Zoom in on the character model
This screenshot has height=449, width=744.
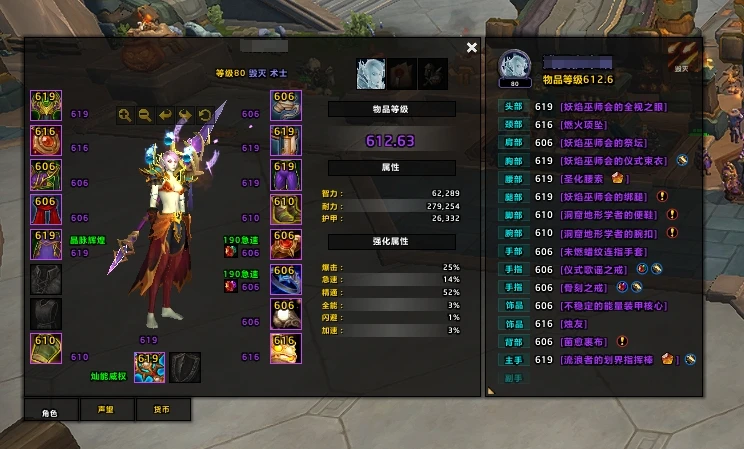coord(125,115)
